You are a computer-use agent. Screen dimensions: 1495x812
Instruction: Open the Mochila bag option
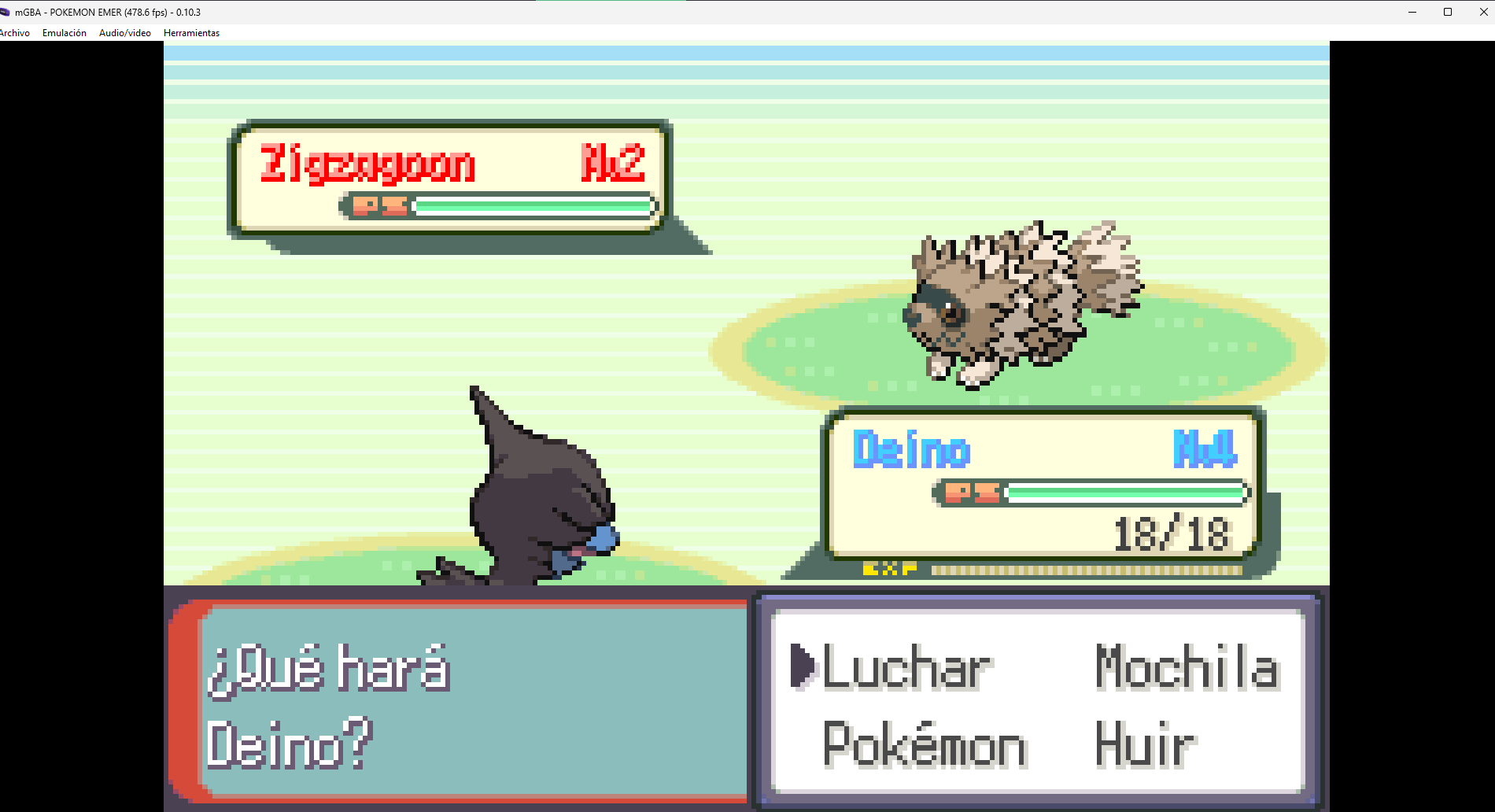(1187, 669)
